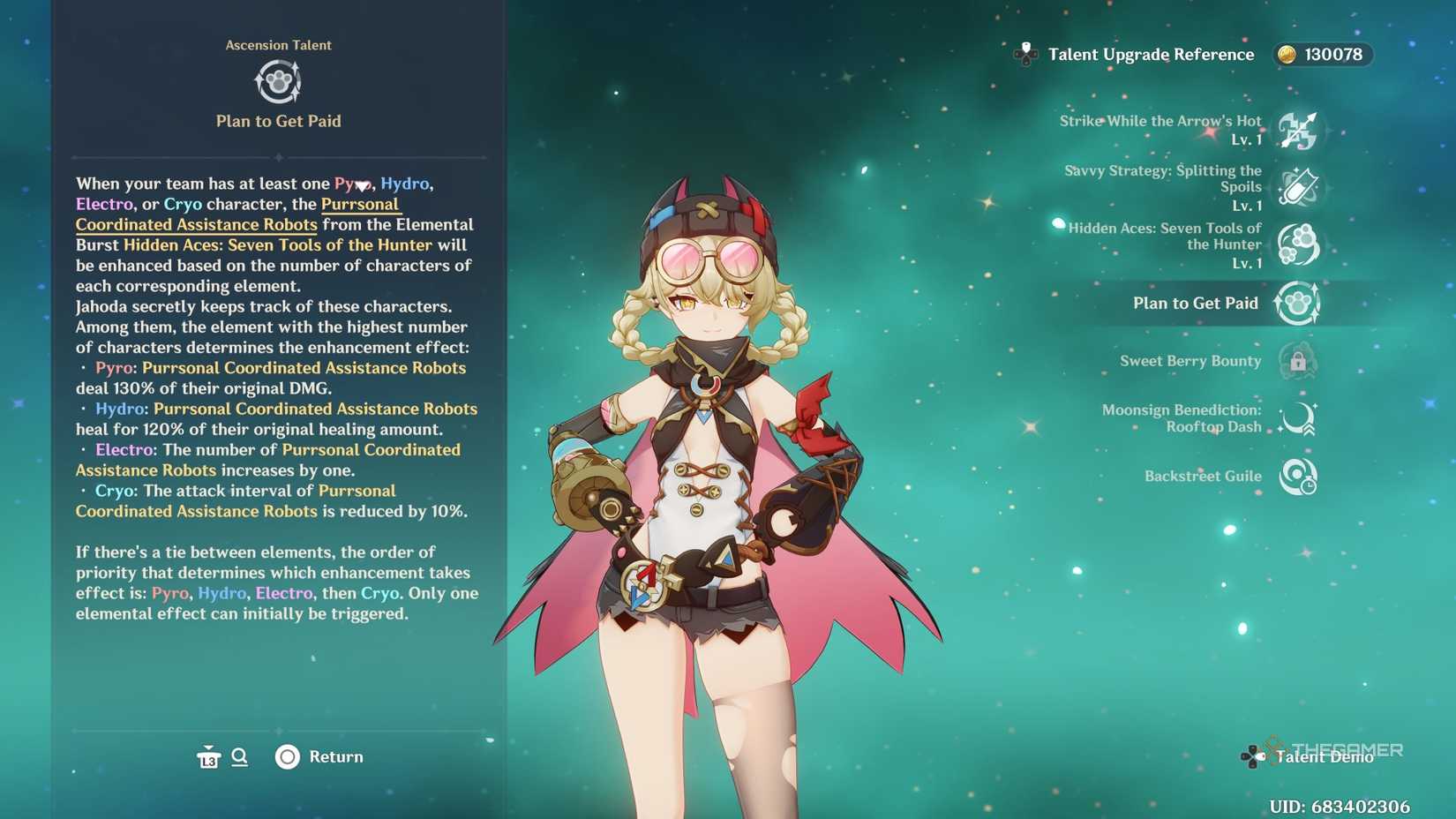
Task: Open the Backstreet Guile talent icon
Action: pyautogui.click(x=1298, y=476)
